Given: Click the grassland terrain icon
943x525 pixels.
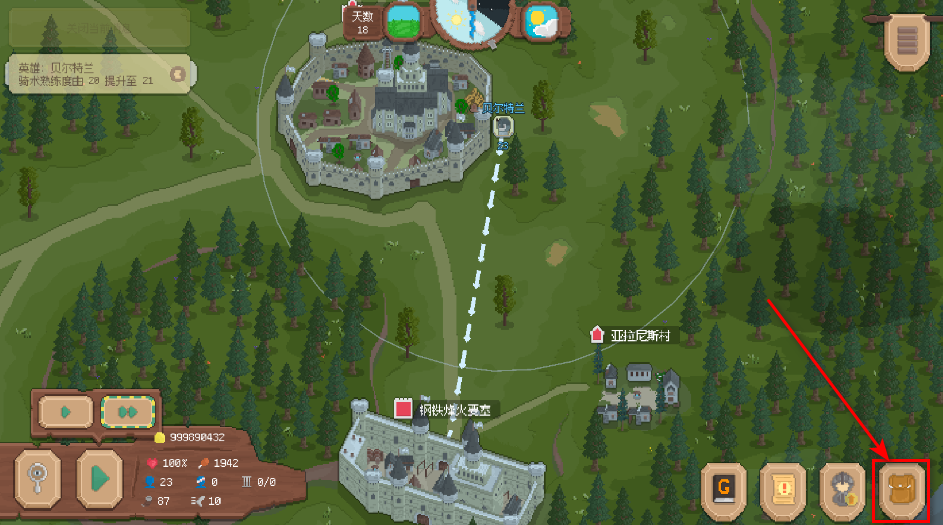Looking at the screenshot, I should point(403,20).
